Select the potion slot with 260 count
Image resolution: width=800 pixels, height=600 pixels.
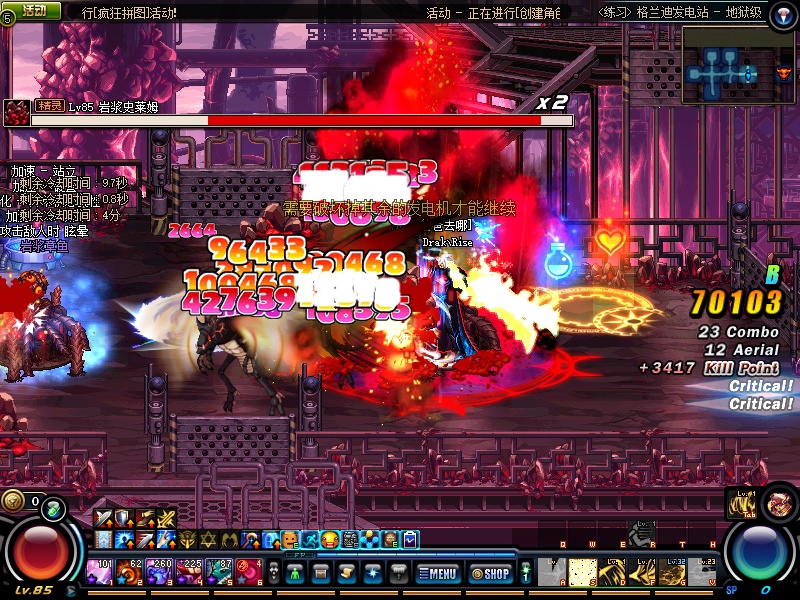[160, 573]
